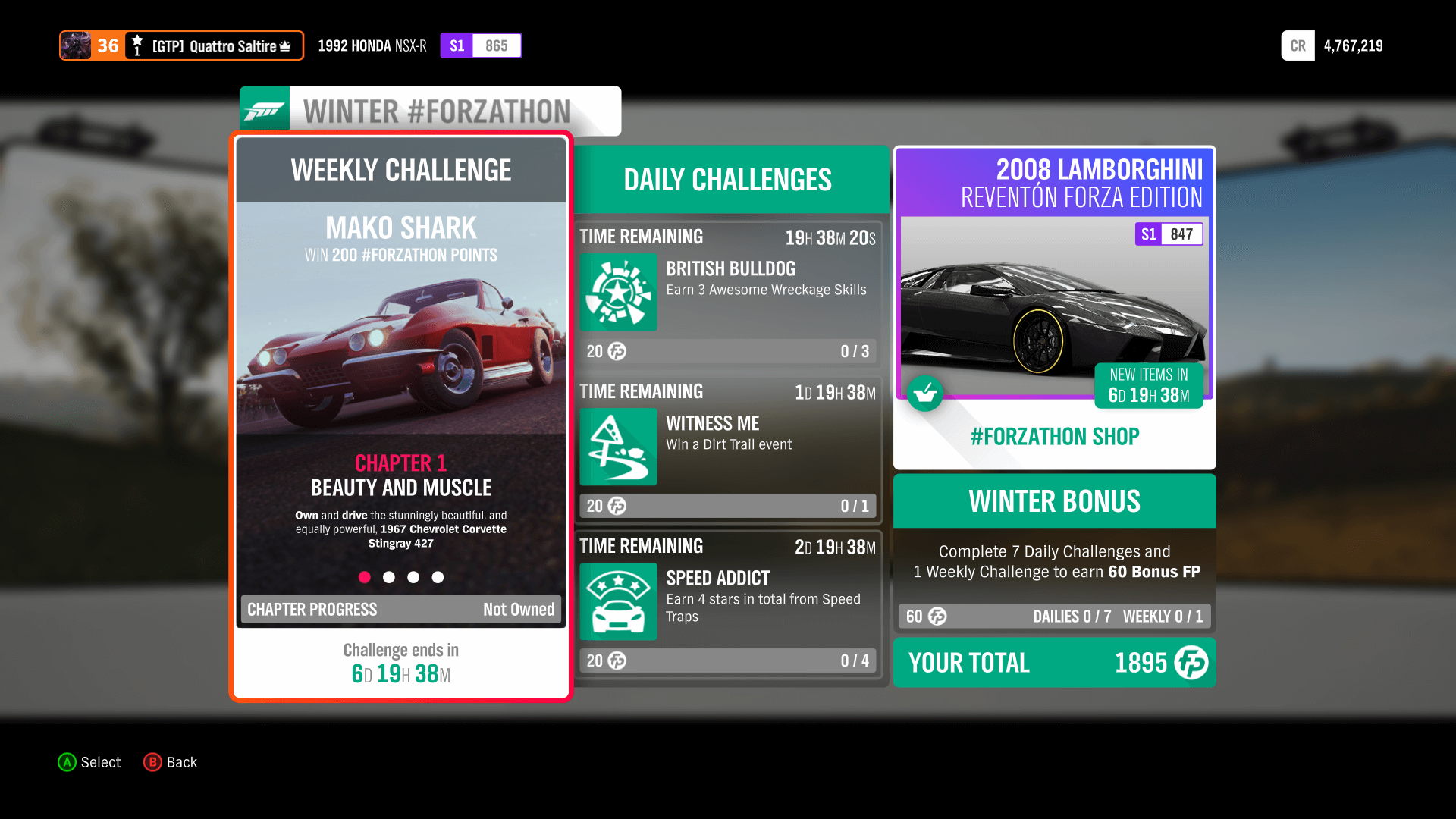The height and width of the screenshot is (819, 1456).
Task: Click the Chapter Progress bar showing Not Owned
Action: point(400,609)
